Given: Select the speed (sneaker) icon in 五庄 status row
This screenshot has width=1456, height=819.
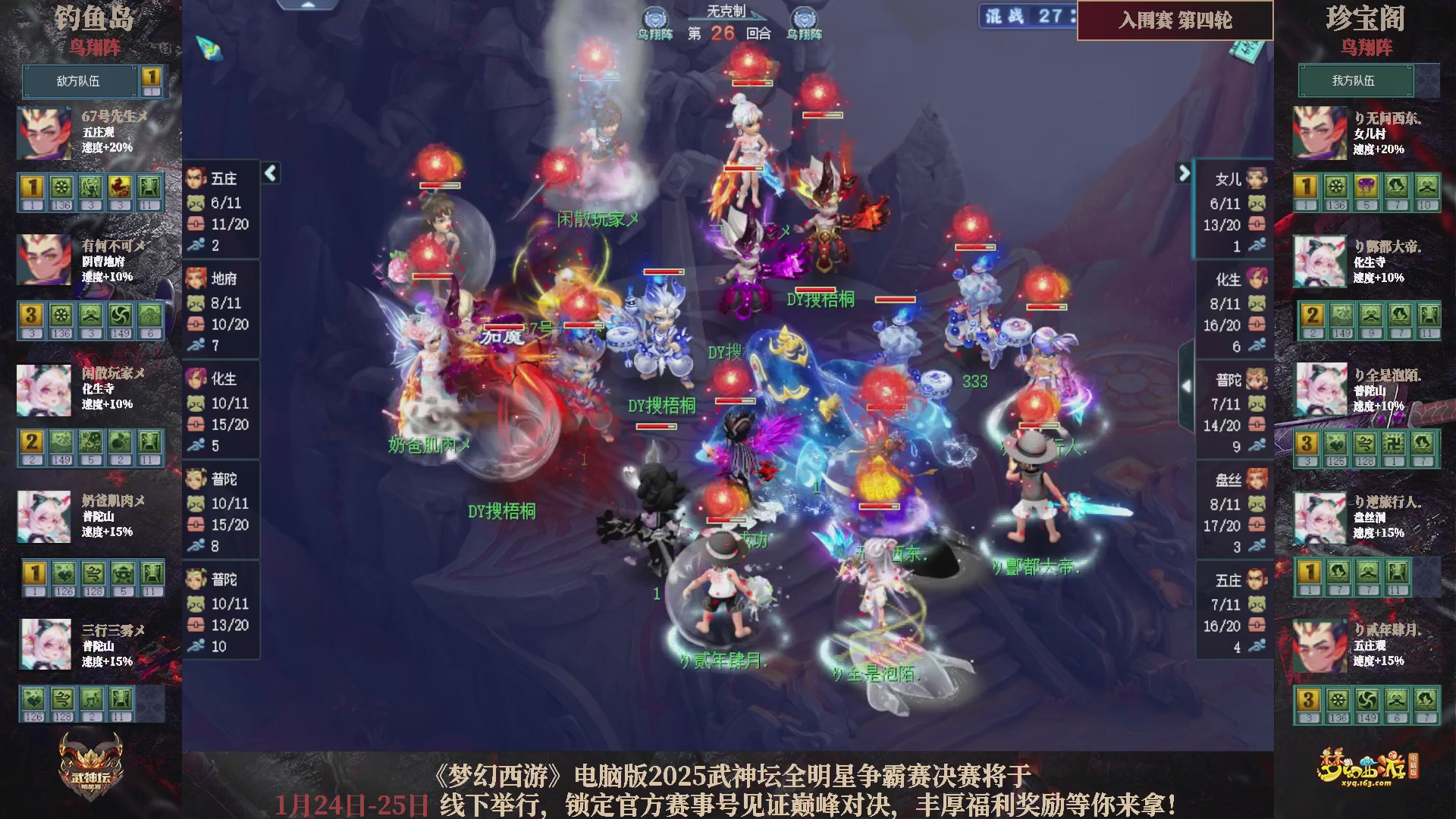Looking at the screenshot, I should click(x=196, y=246).
